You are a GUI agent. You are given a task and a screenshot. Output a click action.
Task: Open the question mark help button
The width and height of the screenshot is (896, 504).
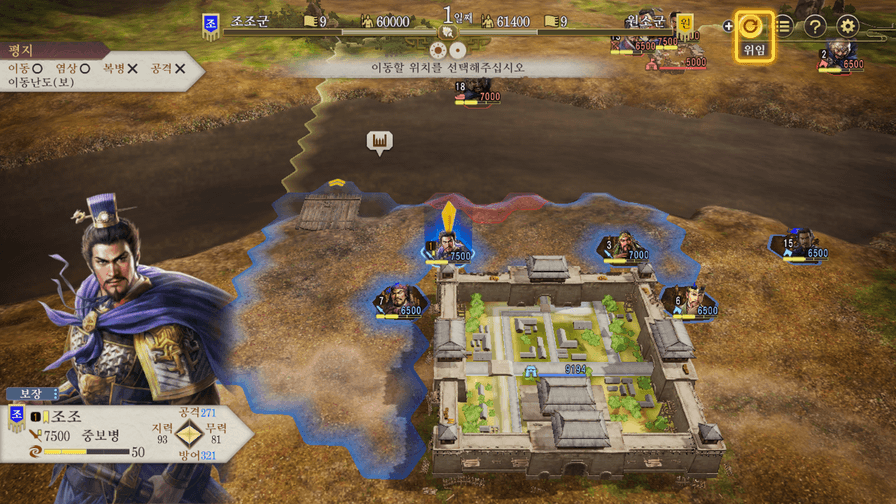tap(815, 27)
